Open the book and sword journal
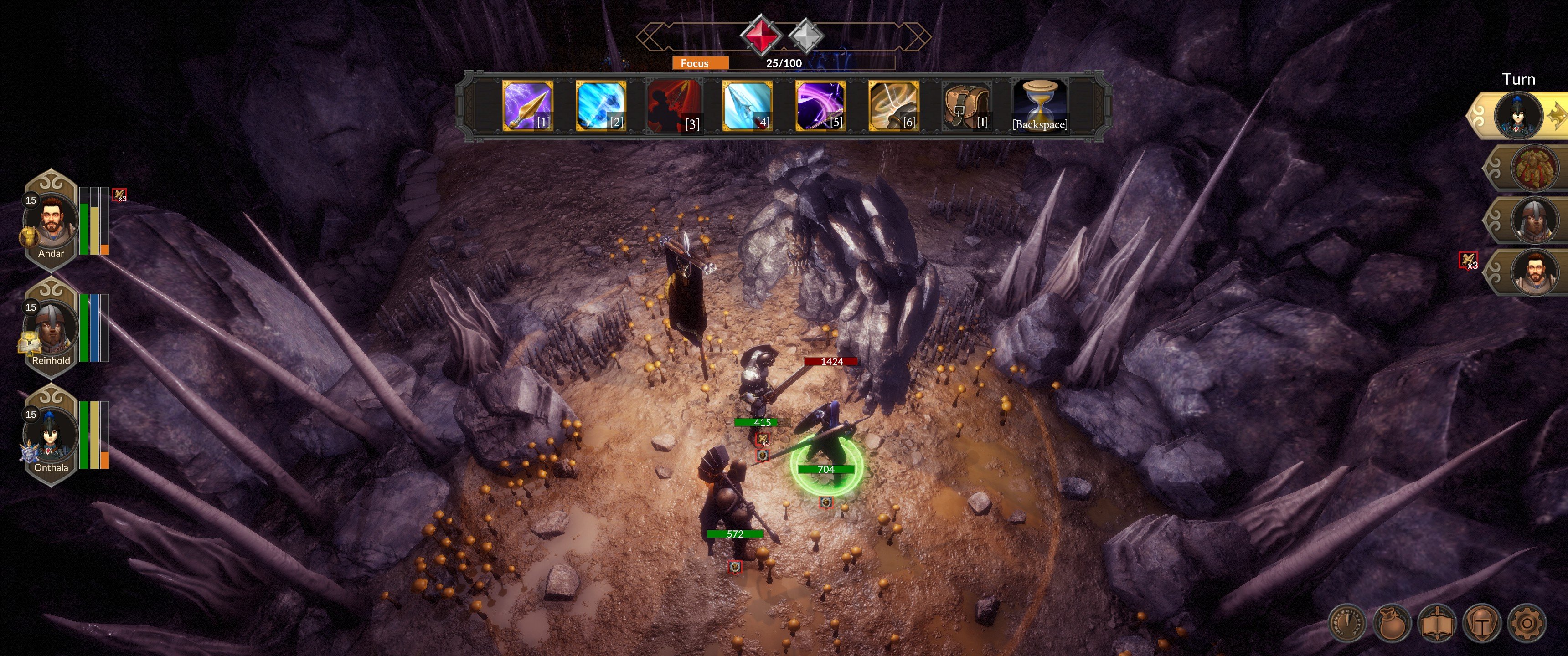Viewport: 1568px width, 656px height. [x=1437, y=623]
